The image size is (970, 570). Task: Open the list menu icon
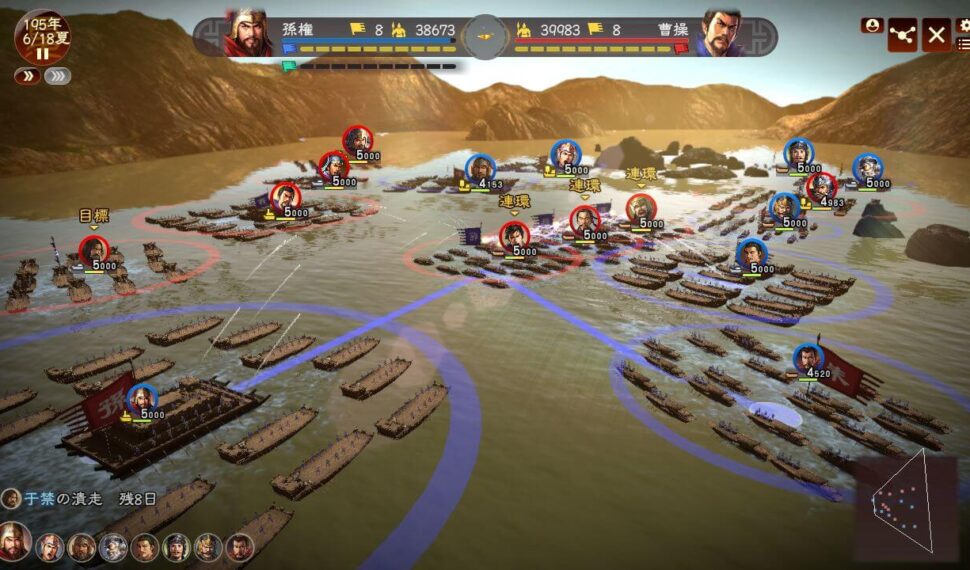pyautogui.click(x=963, y=44)
